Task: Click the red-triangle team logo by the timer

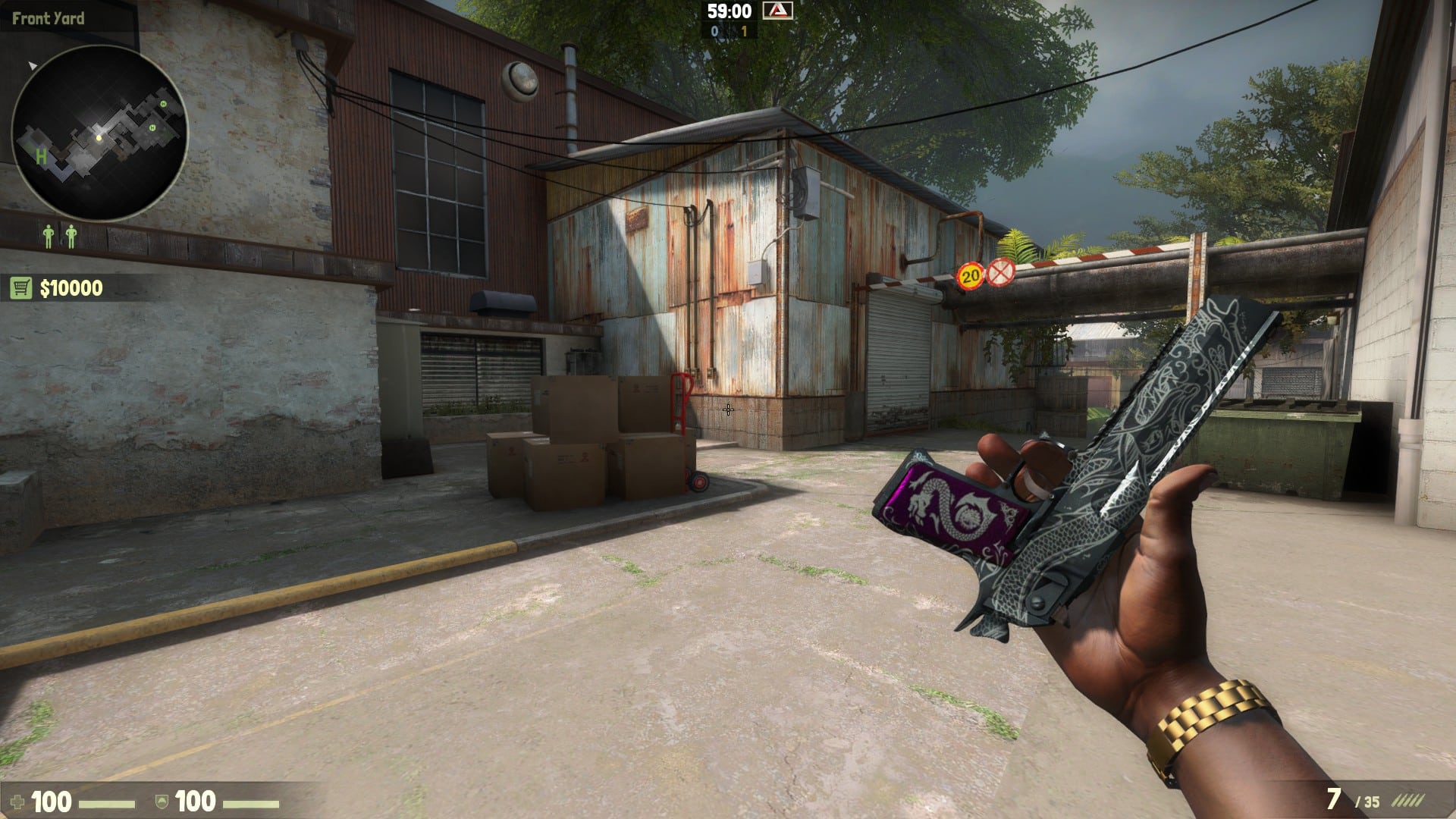Action: coord(779,11)
